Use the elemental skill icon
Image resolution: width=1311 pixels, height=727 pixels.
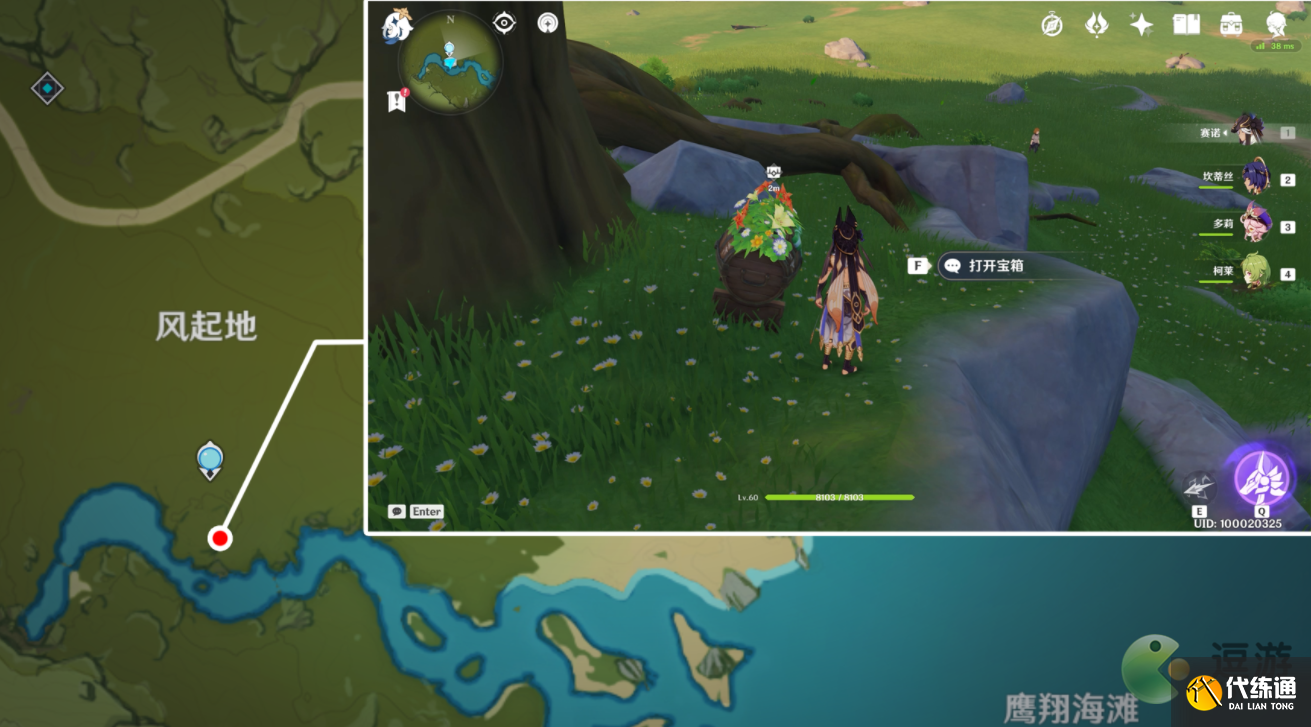coord(1199,486)
